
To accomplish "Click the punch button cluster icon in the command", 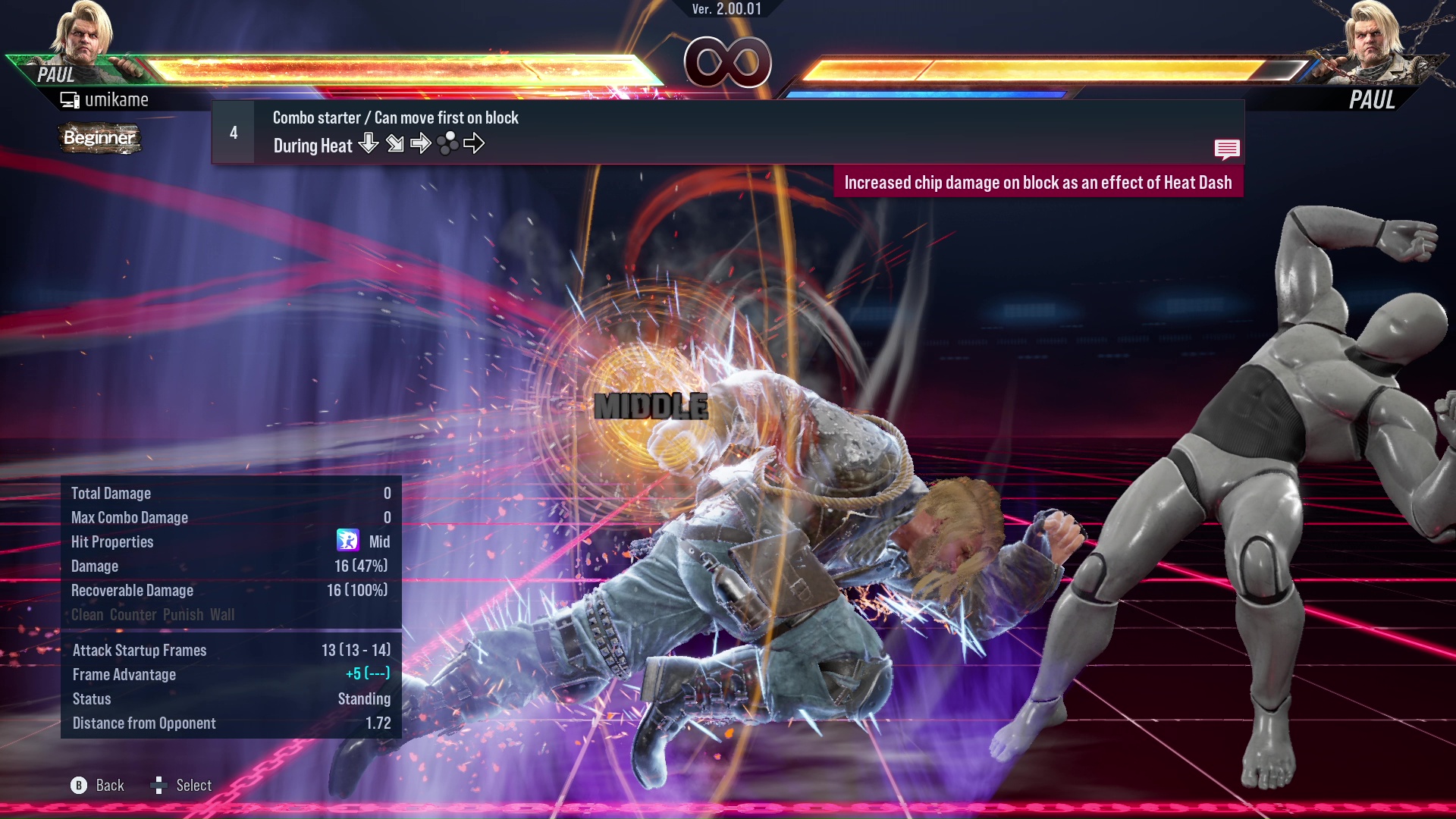I will coord(449,143).
